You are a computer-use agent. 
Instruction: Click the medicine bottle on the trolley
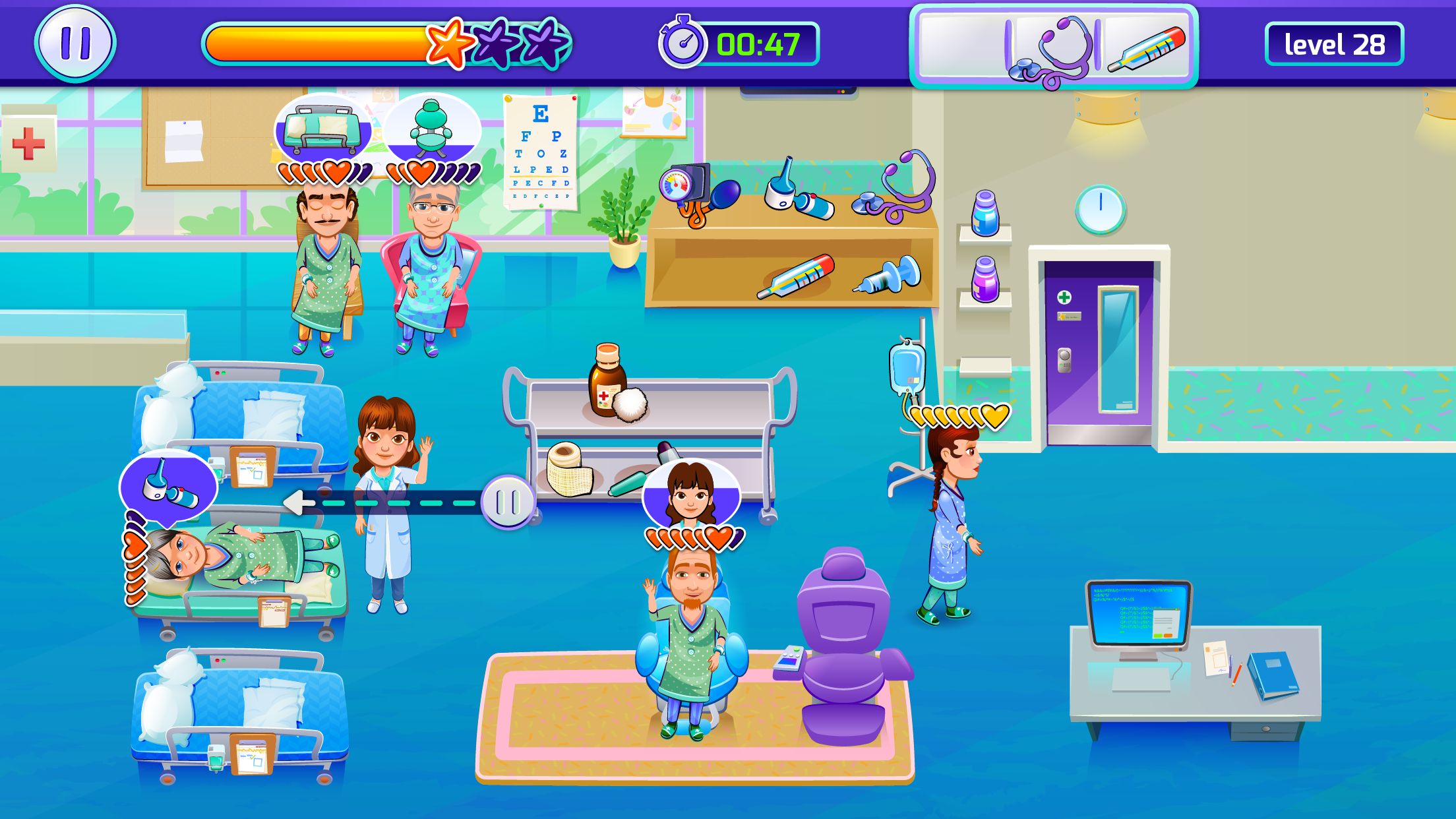click(608, 379)
